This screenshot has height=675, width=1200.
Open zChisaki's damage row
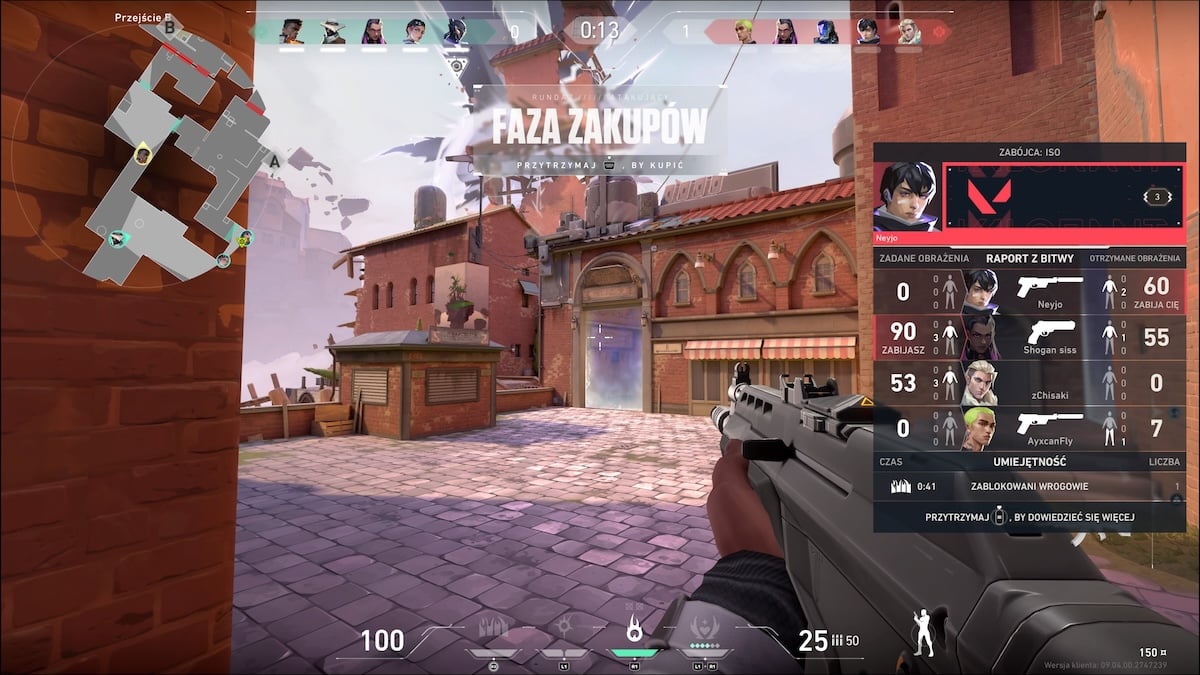point(1028,383)
